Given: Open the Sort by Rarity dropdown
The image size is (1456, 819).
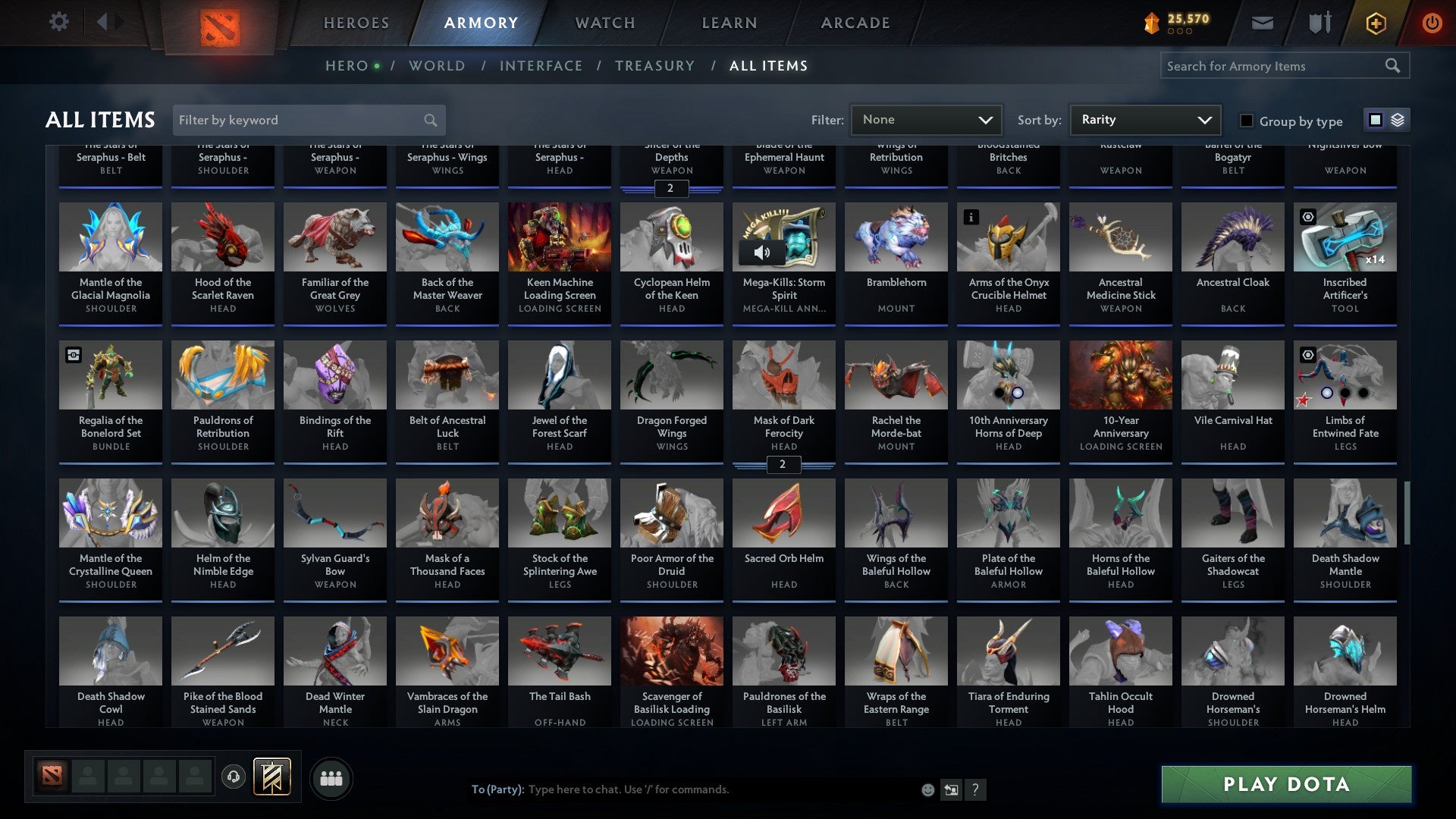Looking at the screenshot, I should click(1144, 119).
